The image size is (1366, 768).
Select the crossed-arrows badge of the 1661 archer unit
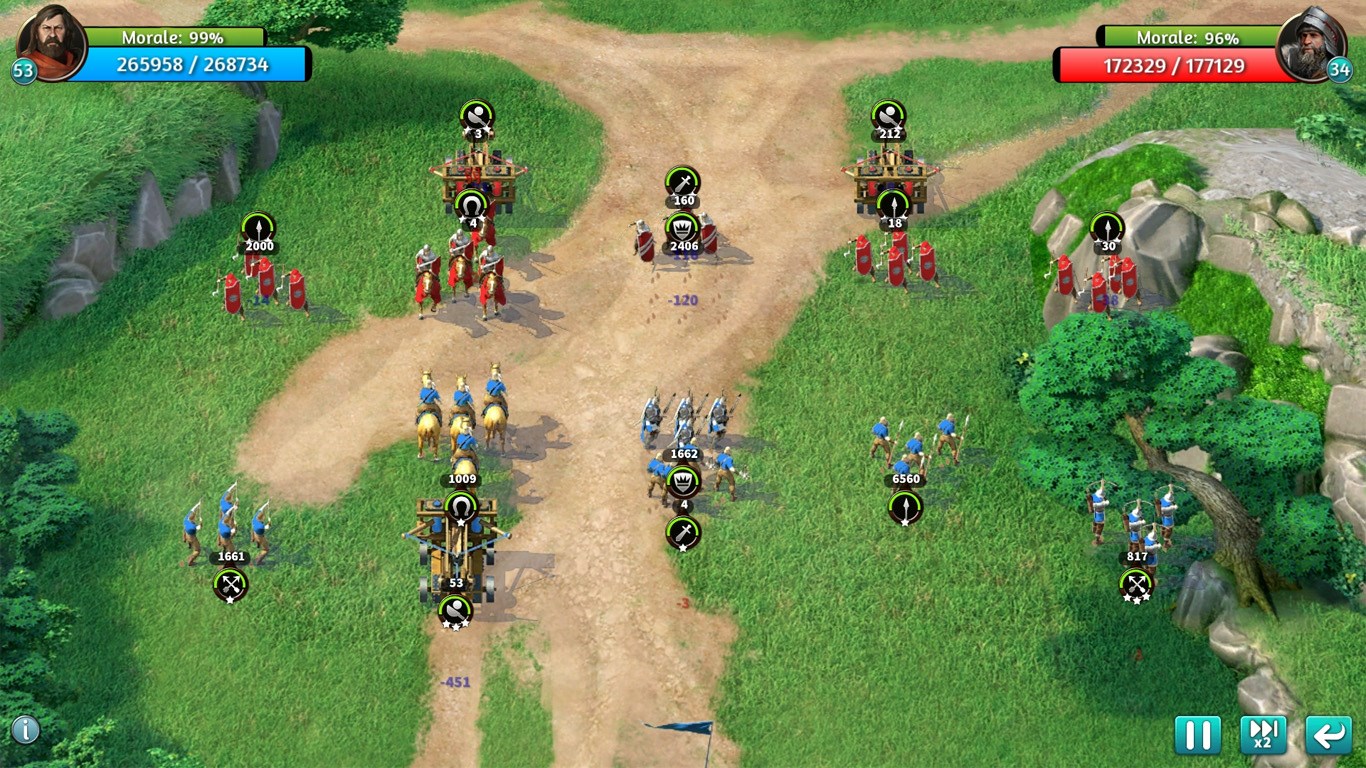tap(230, 584)
